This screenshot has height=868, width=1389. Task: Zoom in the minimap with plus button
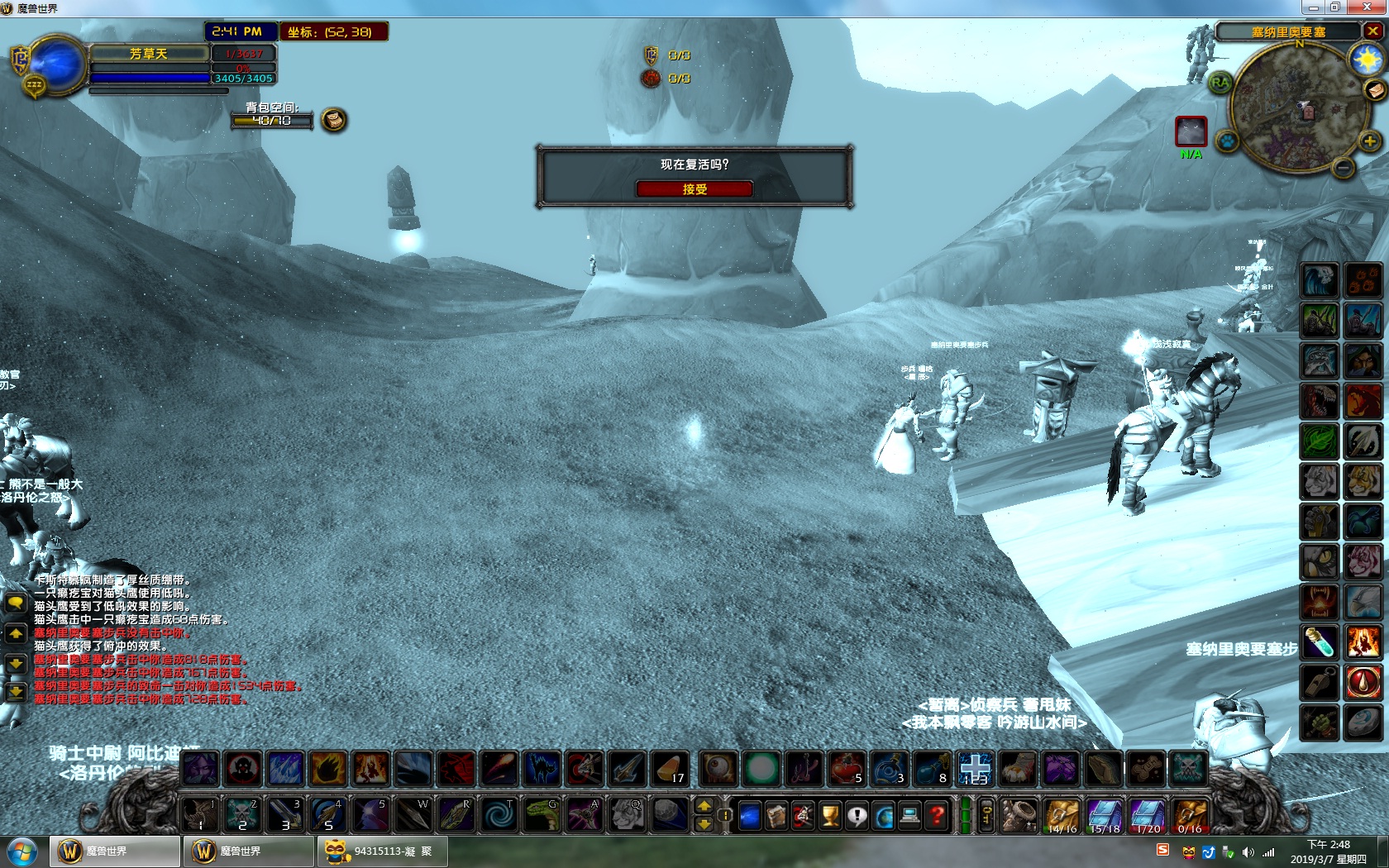click(1369, 141)
